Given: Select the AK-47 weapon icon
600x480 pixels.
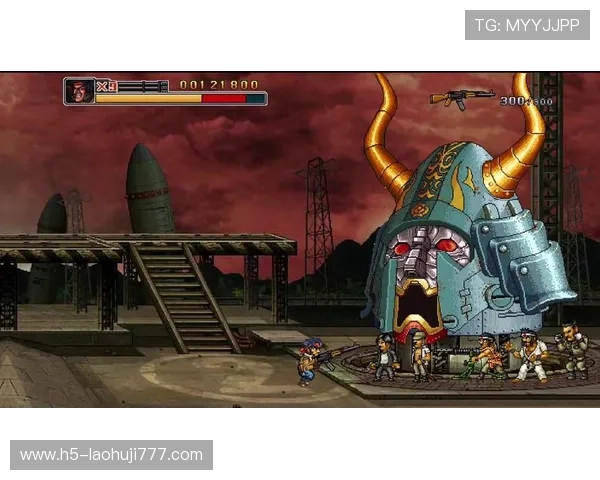Looking at the screenshot, I should pyautogui.click(x=461, y=97).
